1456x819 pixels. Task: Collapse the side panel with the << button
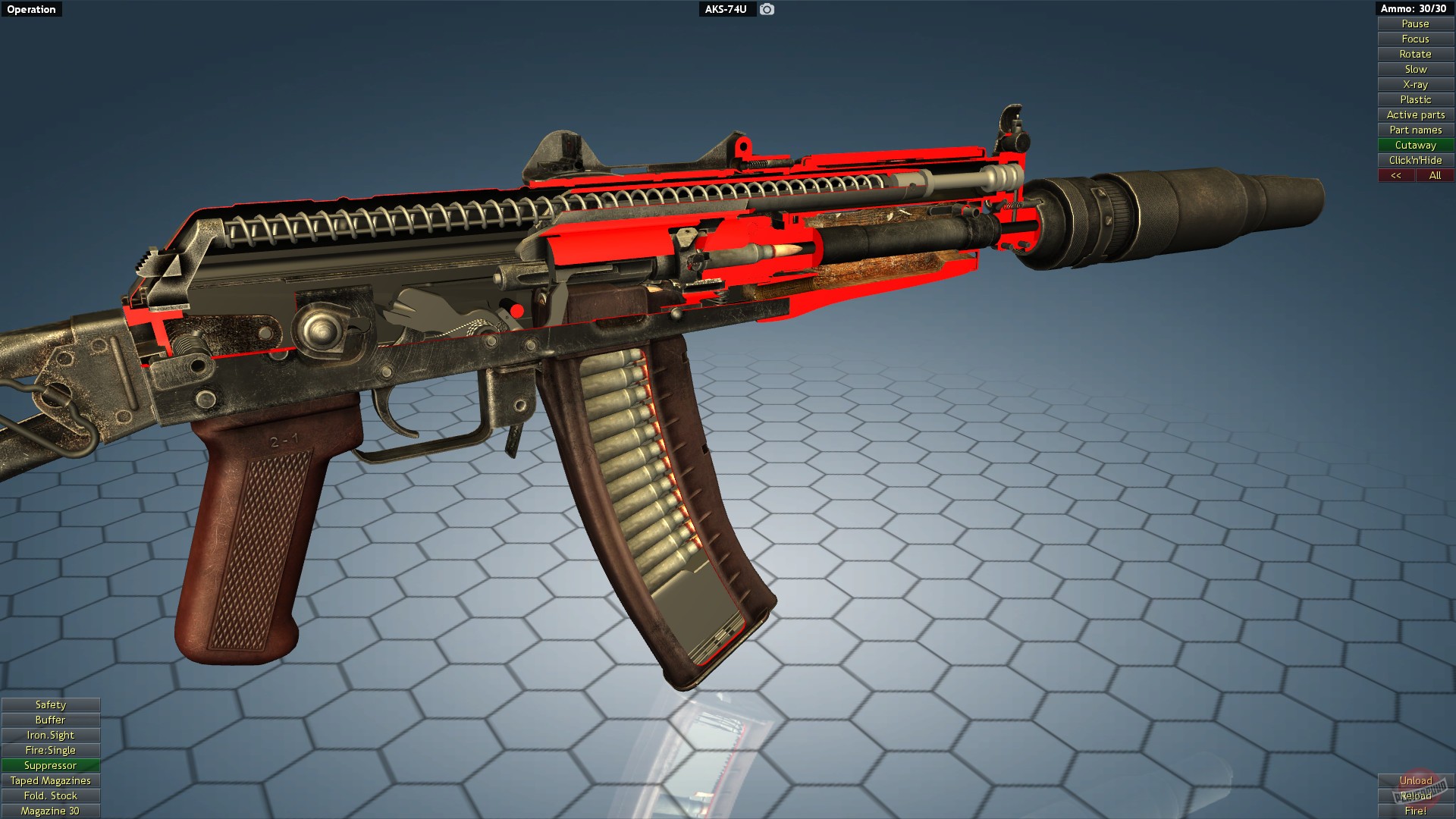tap(1396, 175)
